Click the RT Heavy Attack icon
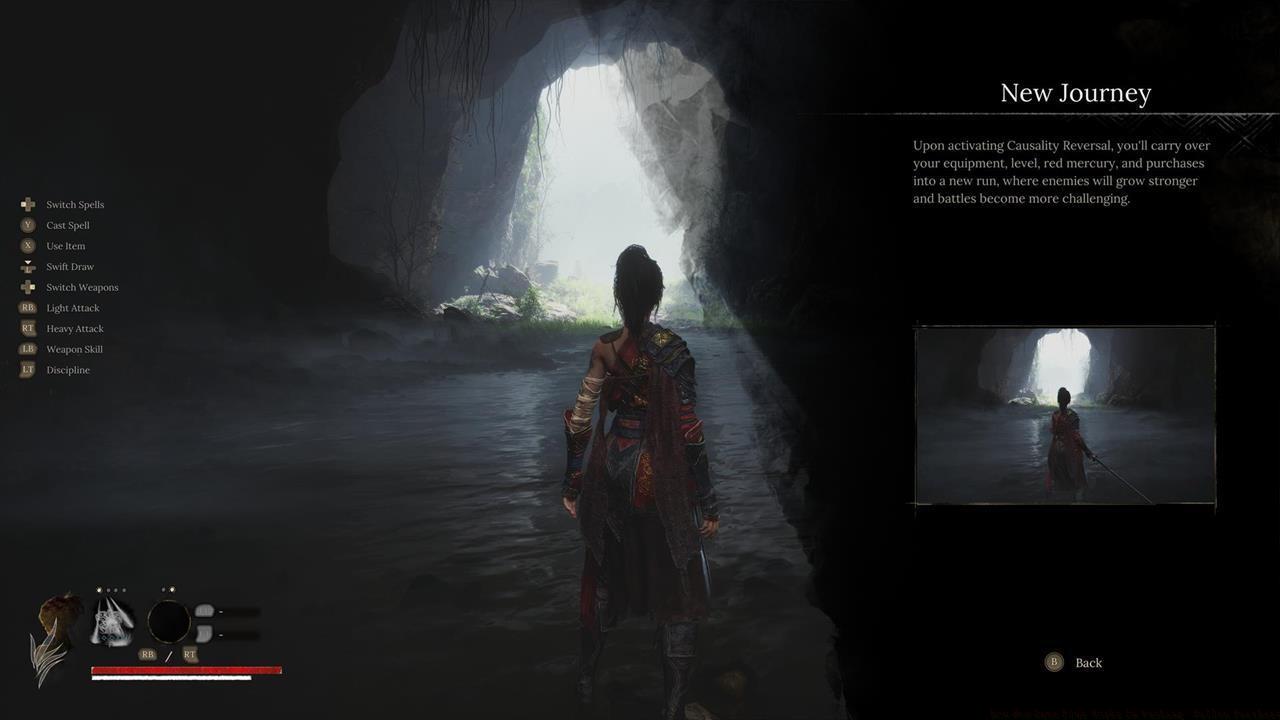The width and height of the screenshot is (1280, 720). click(x=27, y=328)
